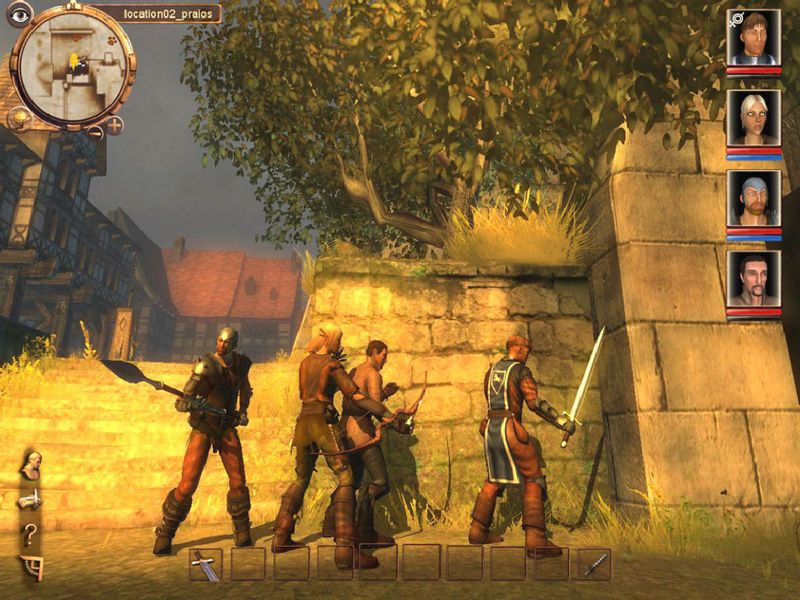
Task: Zoom in the minimap with the plus button
Action: click(115, 125)
